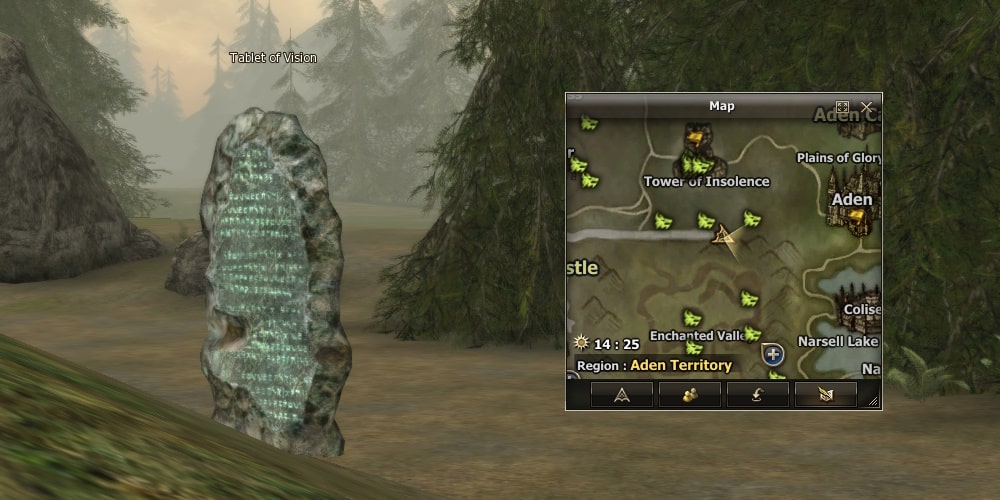Click the Aden town marker on the map
This screenshot has width=1000, height=500.
click(852, 200)
